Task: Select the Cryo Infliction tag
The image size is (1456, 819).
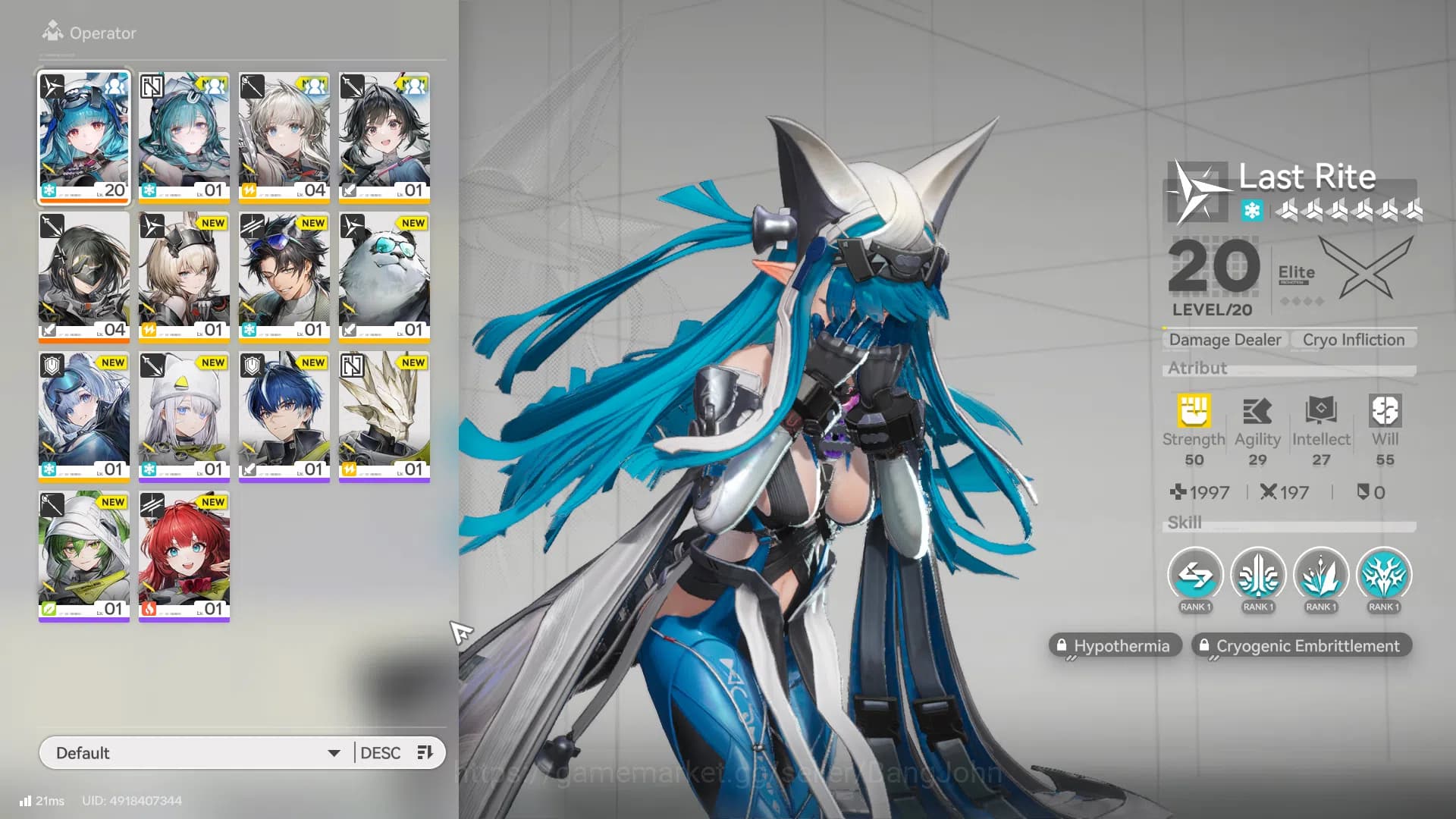Action: click(x=1352, y=340)
